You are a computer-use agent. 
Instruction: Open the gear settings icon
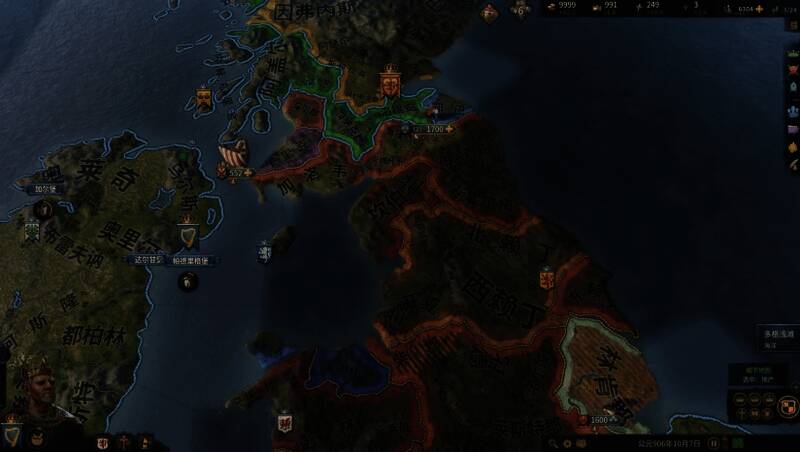568,442
